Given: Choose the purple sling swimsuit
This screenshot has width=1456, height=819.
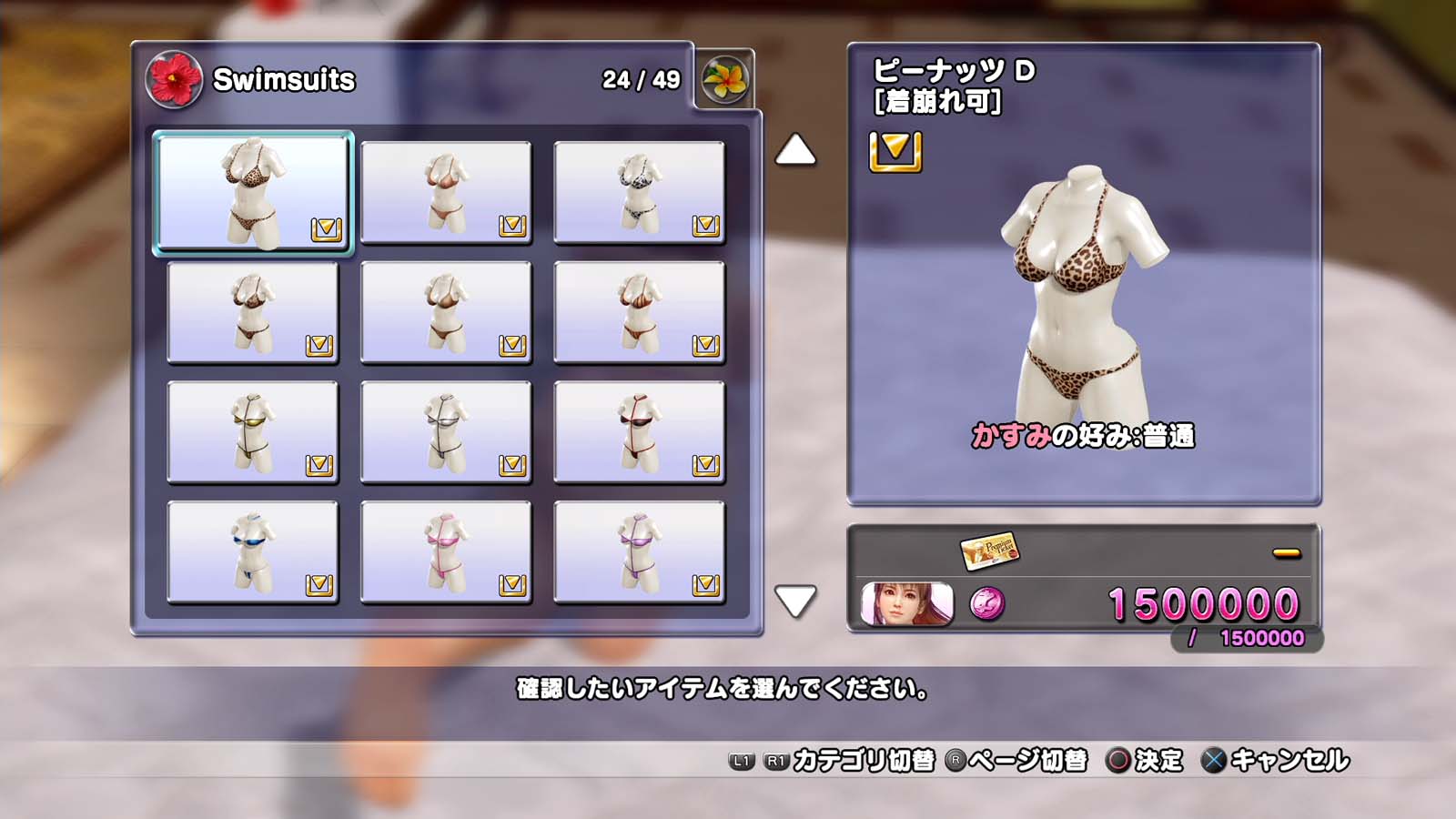Looking at the screenshot, I should (x=639, y=551).
